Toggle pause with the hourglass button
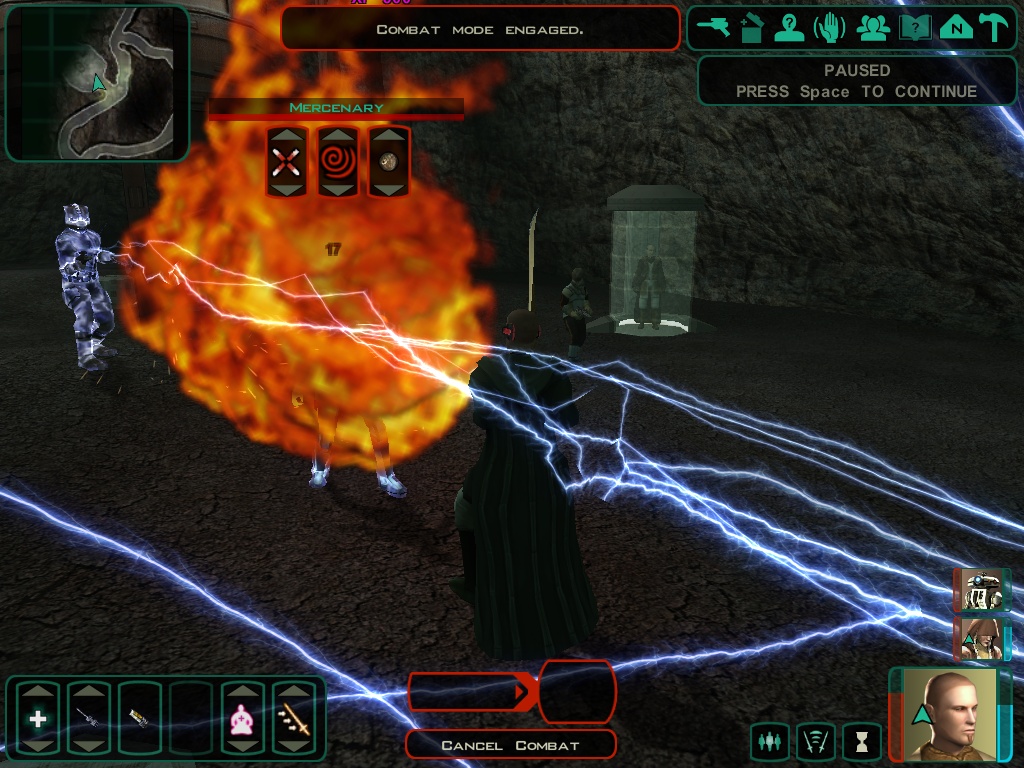Viewport: 1024px width, 768px height. tap(861, 742)
